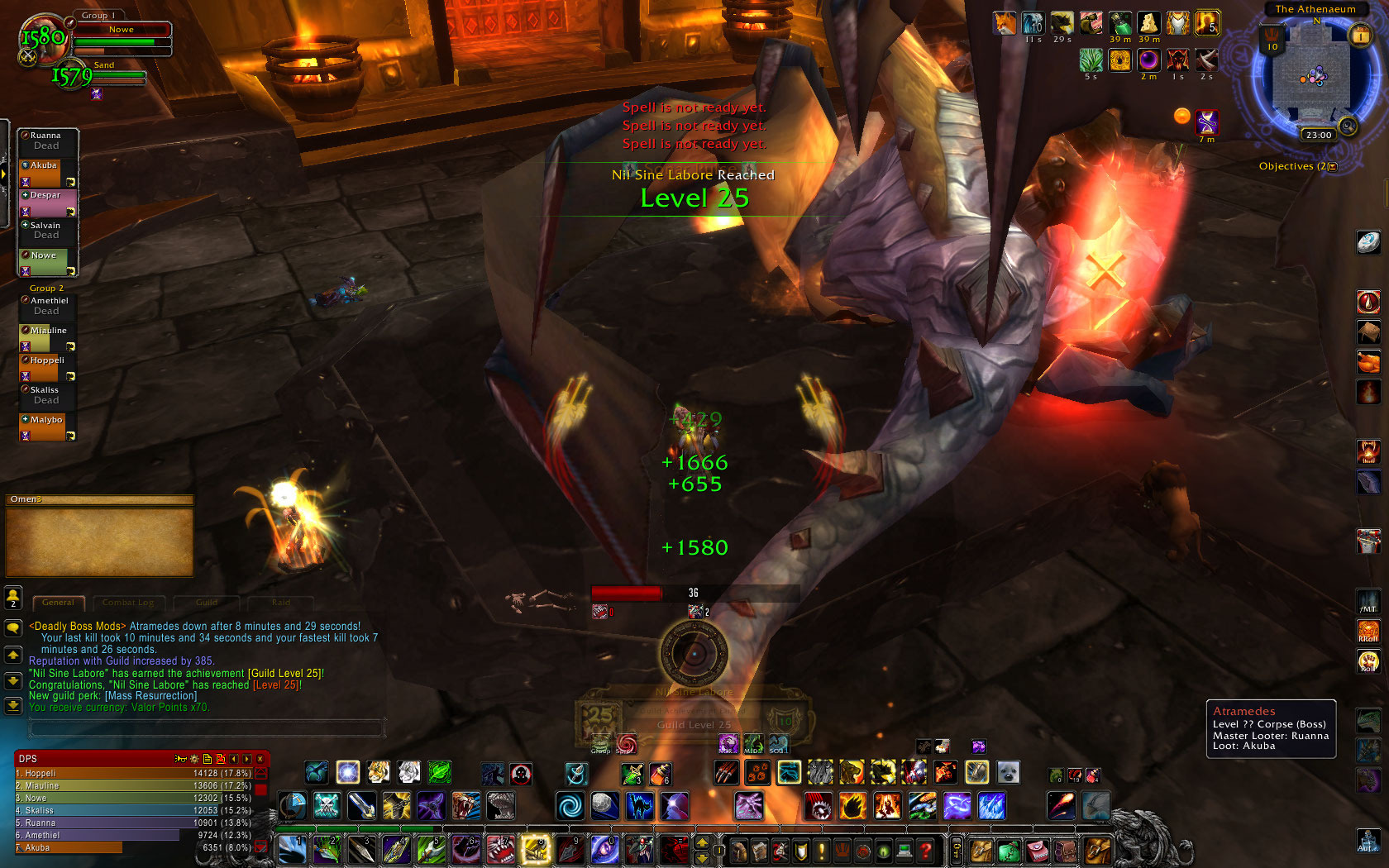The width and height of the screenshot is (1389, 868).
Task: Switch to the Combat Log chat tab
Action: pos(128,603)
